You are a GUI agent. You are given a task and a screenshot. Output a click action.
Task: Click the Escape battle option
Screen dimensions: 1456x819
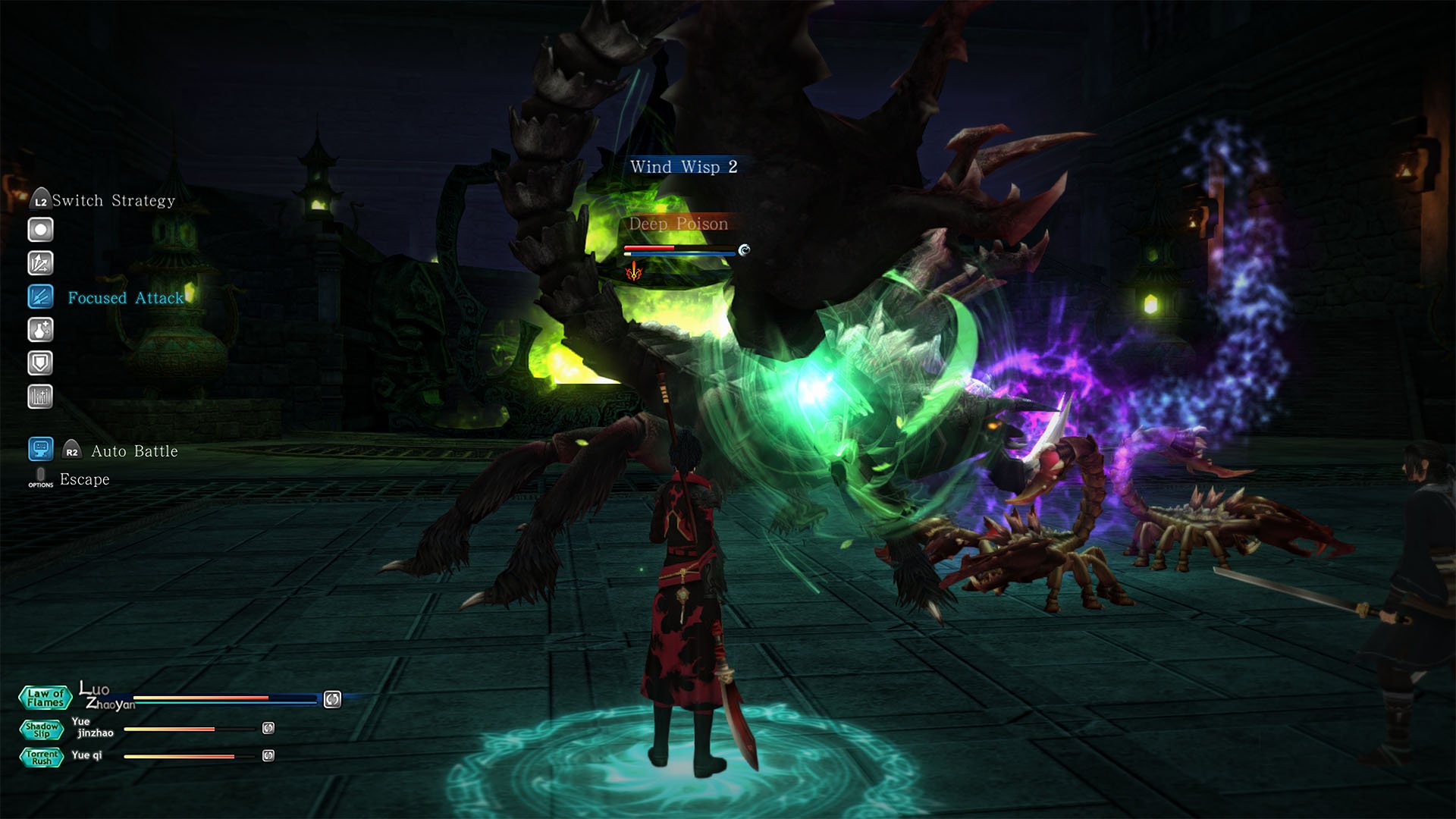pyautogui.click(x=83, y=479)
